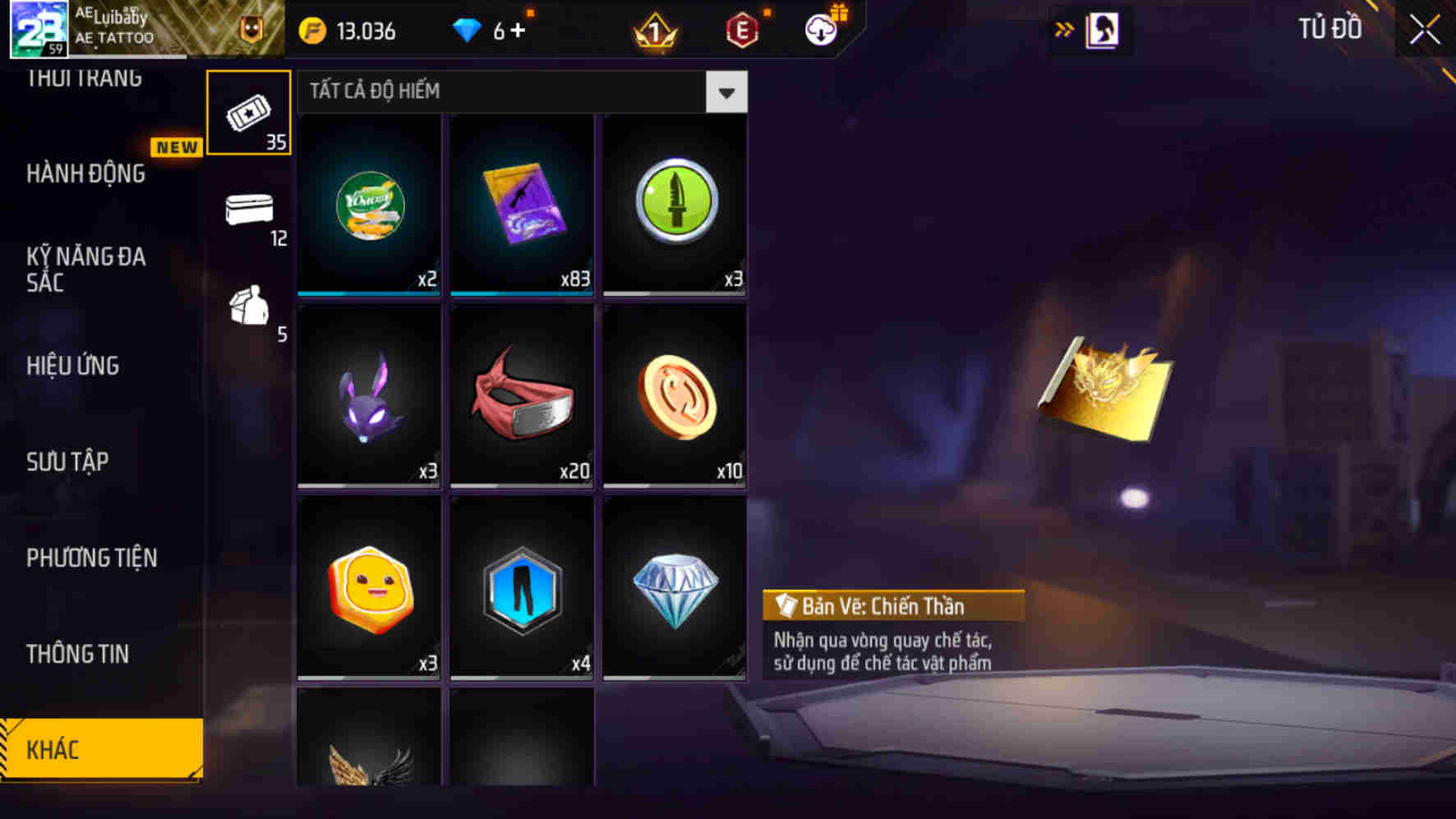Click the double-chevron expander at the top right
This screenshot has height=819, width=1456.
coord(1063,27)
